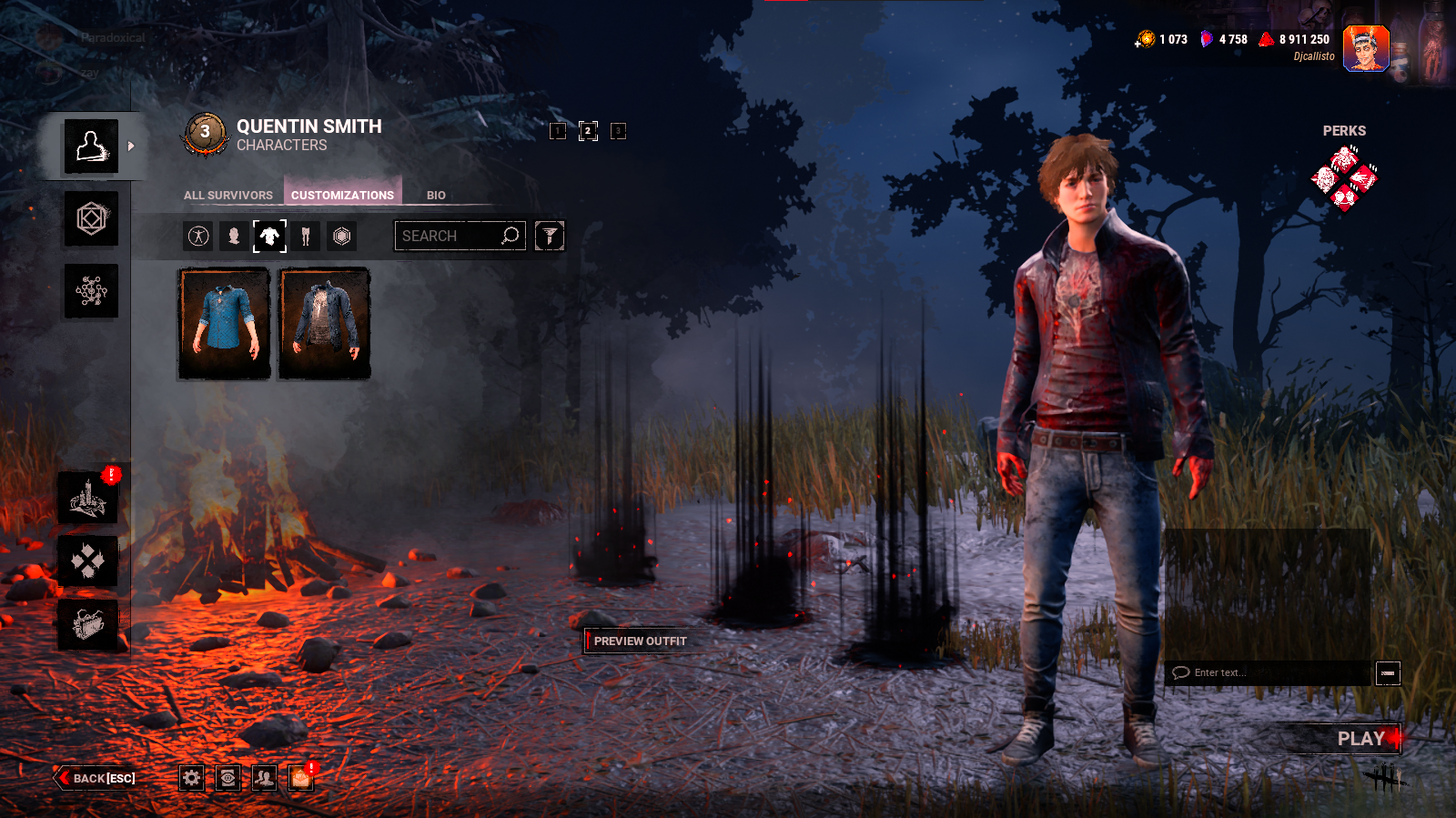Open the cosmetics filter options
Image resolution: width=1456 pixels, height=818 pixels.
pyautogui.click(x=549, y=236)
